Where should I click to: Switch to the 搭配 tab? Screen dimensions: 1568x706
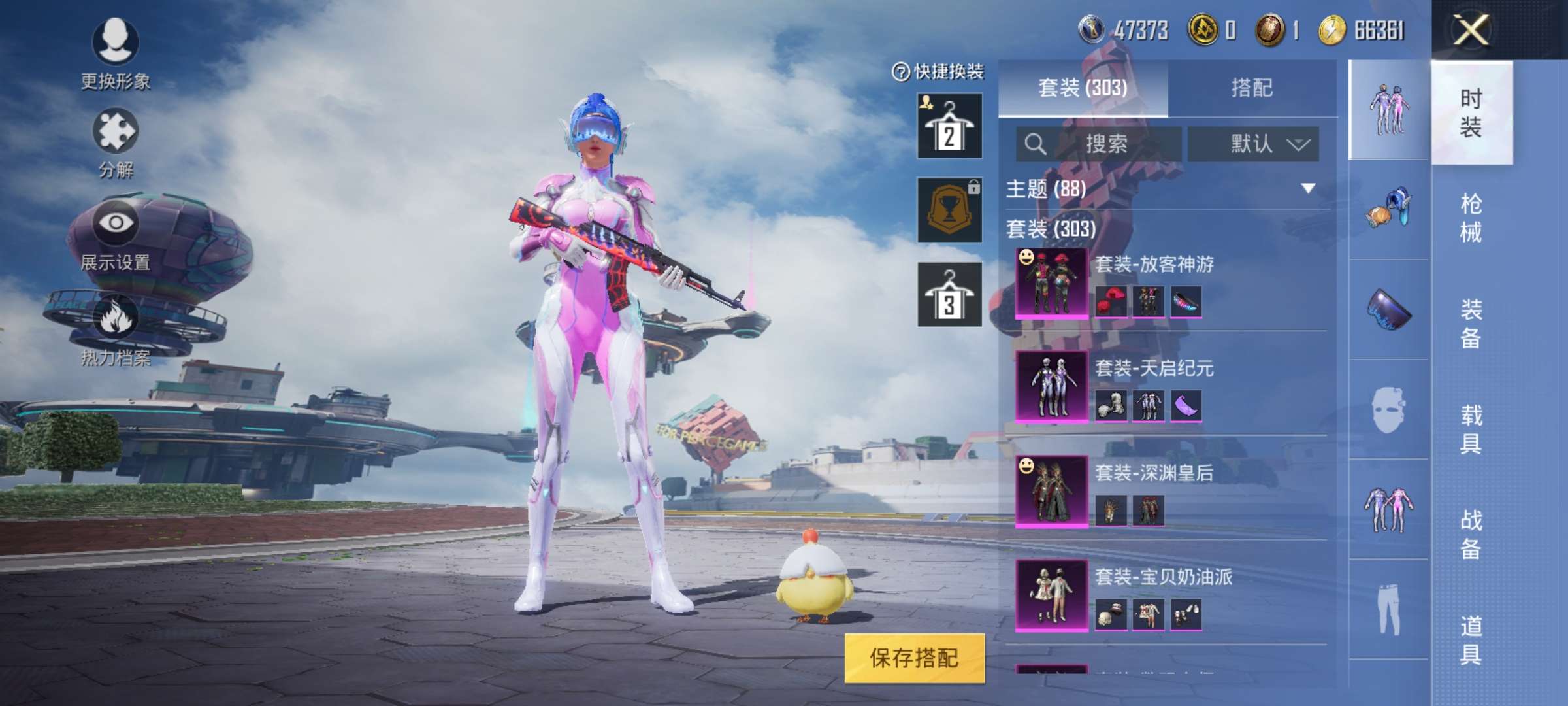click(x=1251, y=88)
